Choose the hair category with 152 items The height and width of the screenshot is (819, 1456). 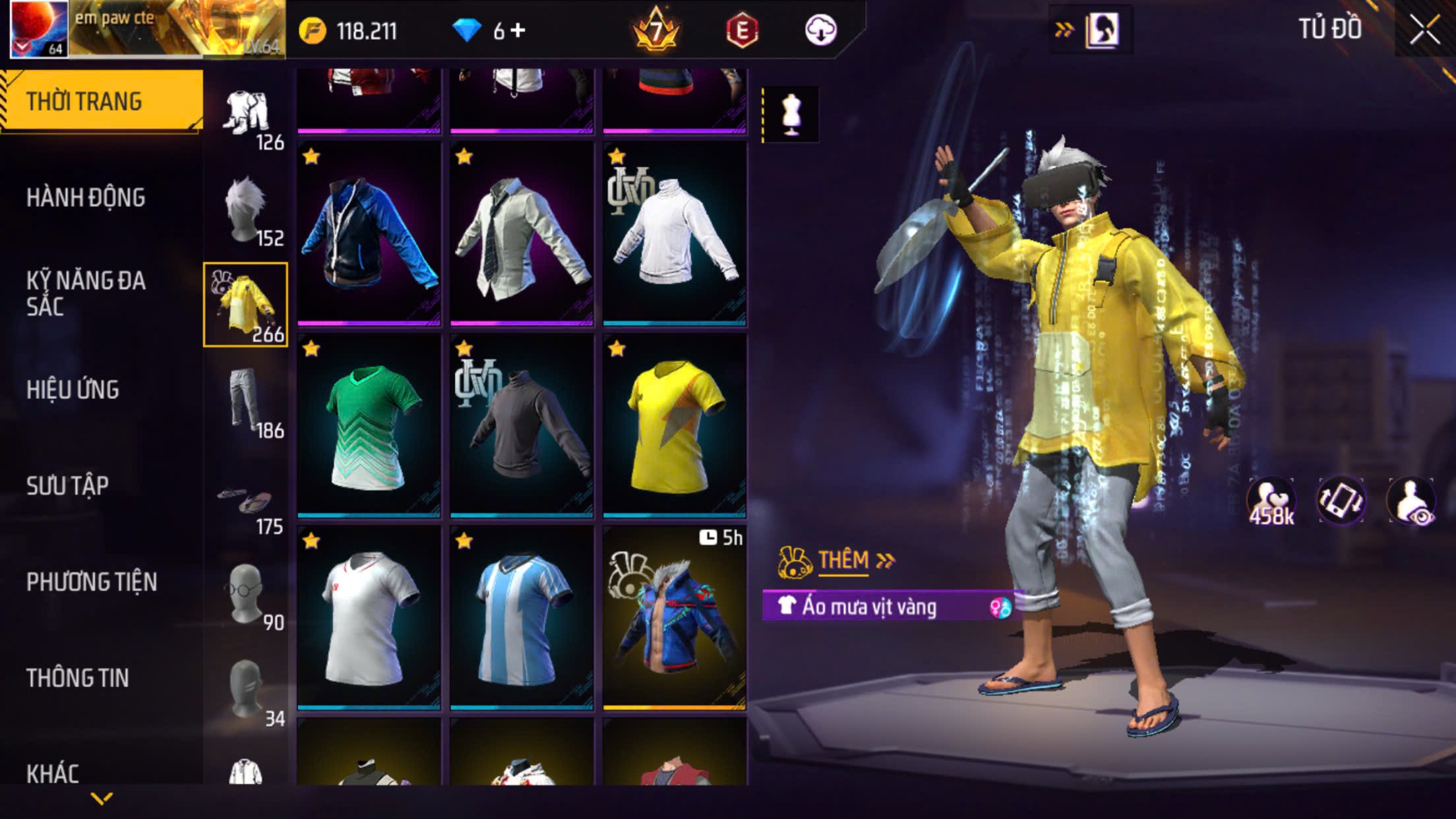tap(246, 210)
